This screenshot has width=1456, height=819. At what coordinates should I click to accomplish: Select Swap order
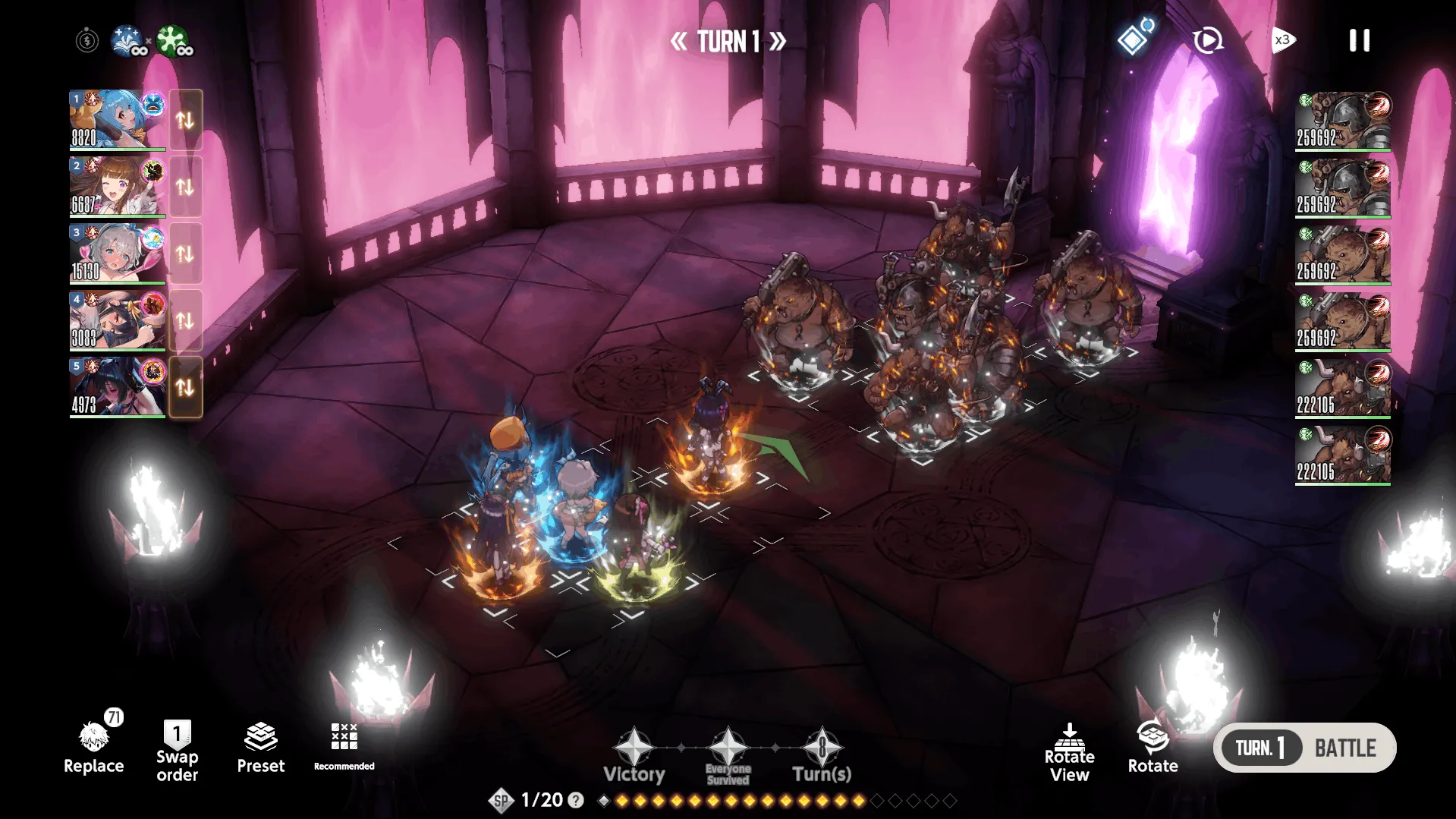click(177, 751)
